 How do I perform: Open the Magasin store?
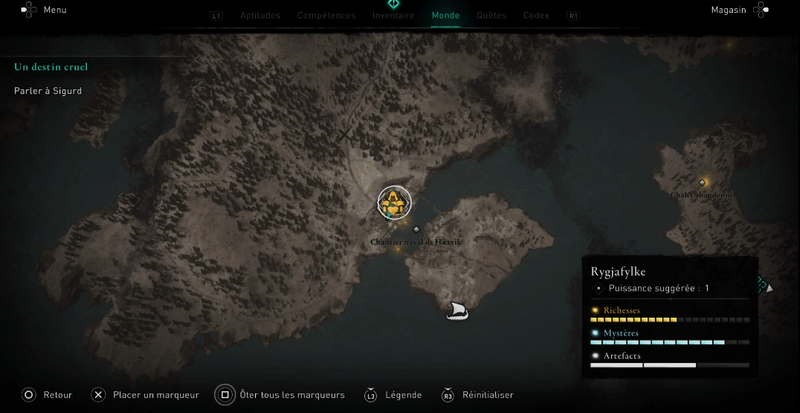click(x=729, y=10)
